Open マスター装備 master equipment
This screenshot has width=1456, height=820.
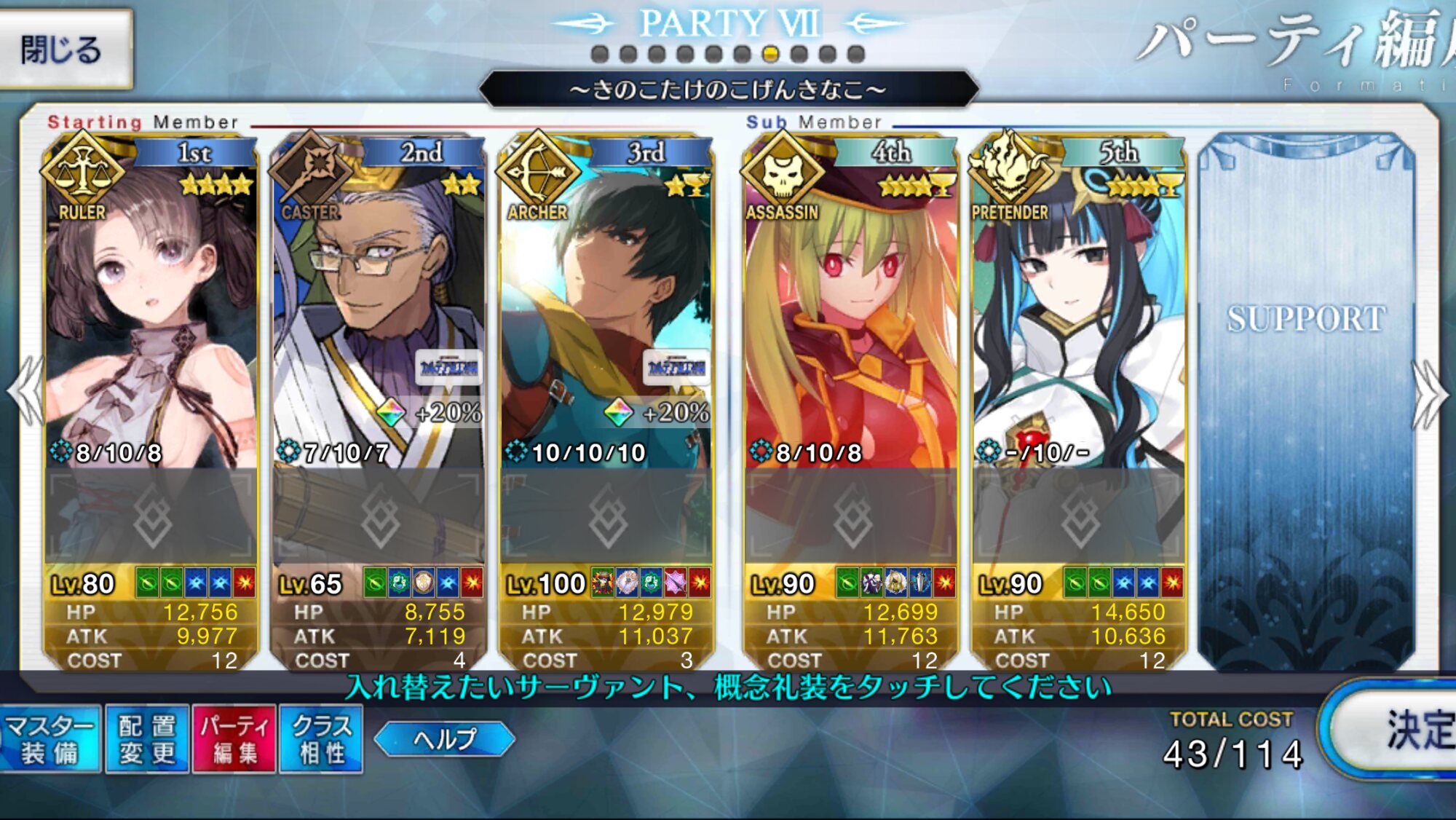[x=50, y=739]
